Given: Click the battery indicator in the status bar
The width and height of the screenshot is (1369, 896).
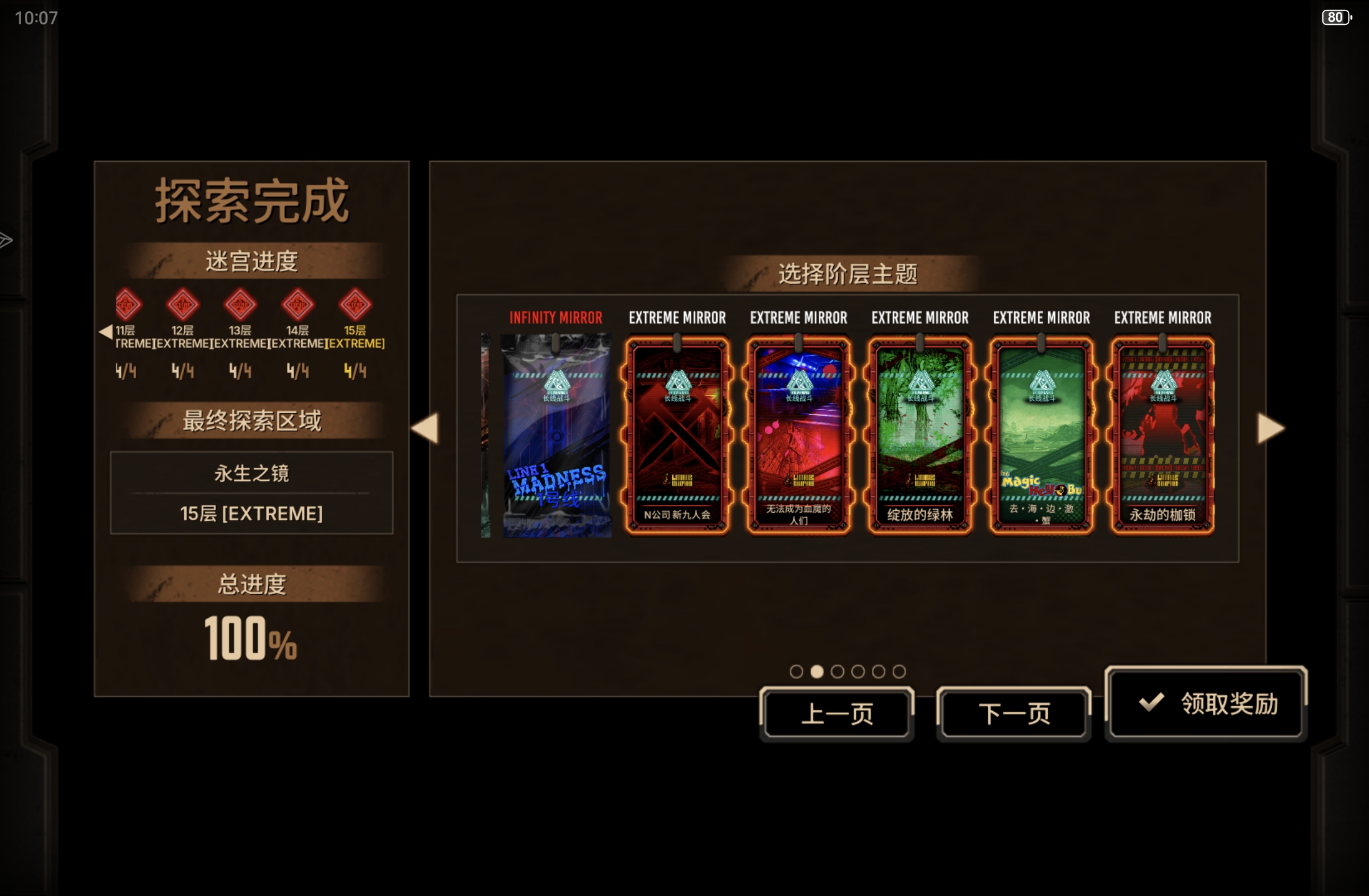Looking at the screenshot, I should pyautogui.click(x=1337, y=17).
